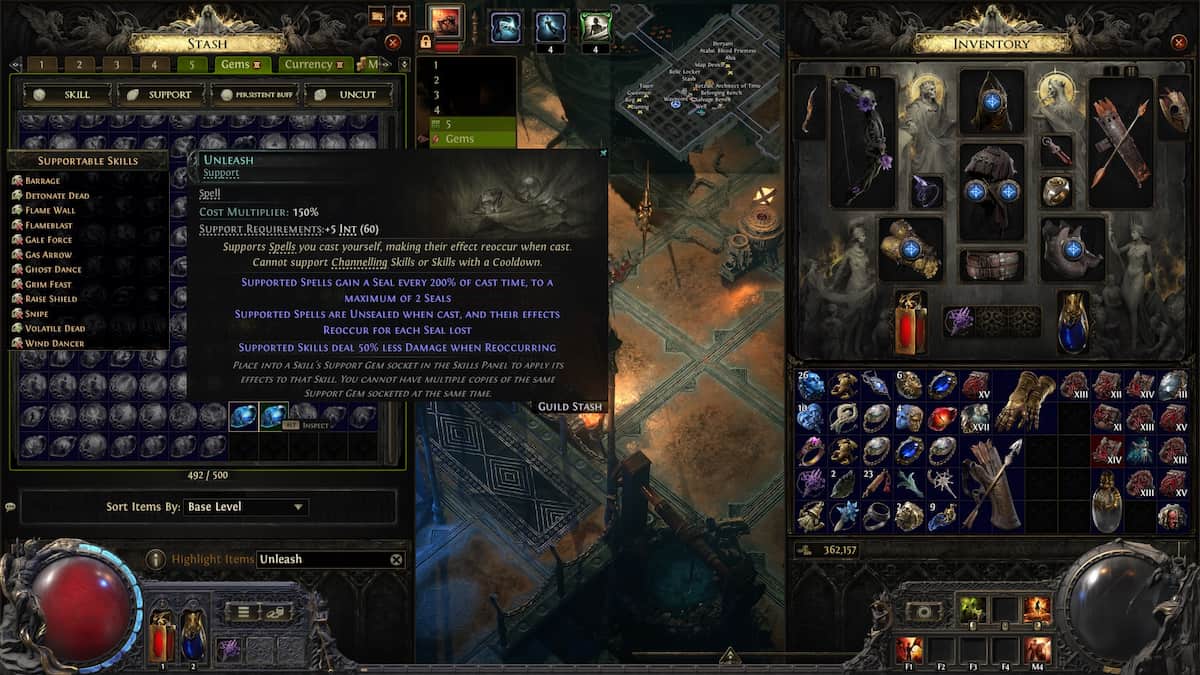Click the equipped helmet slot
Image resolution: width=1200 pixels, height=675 pixels.
pyautogui.click(x=992, y=102)
